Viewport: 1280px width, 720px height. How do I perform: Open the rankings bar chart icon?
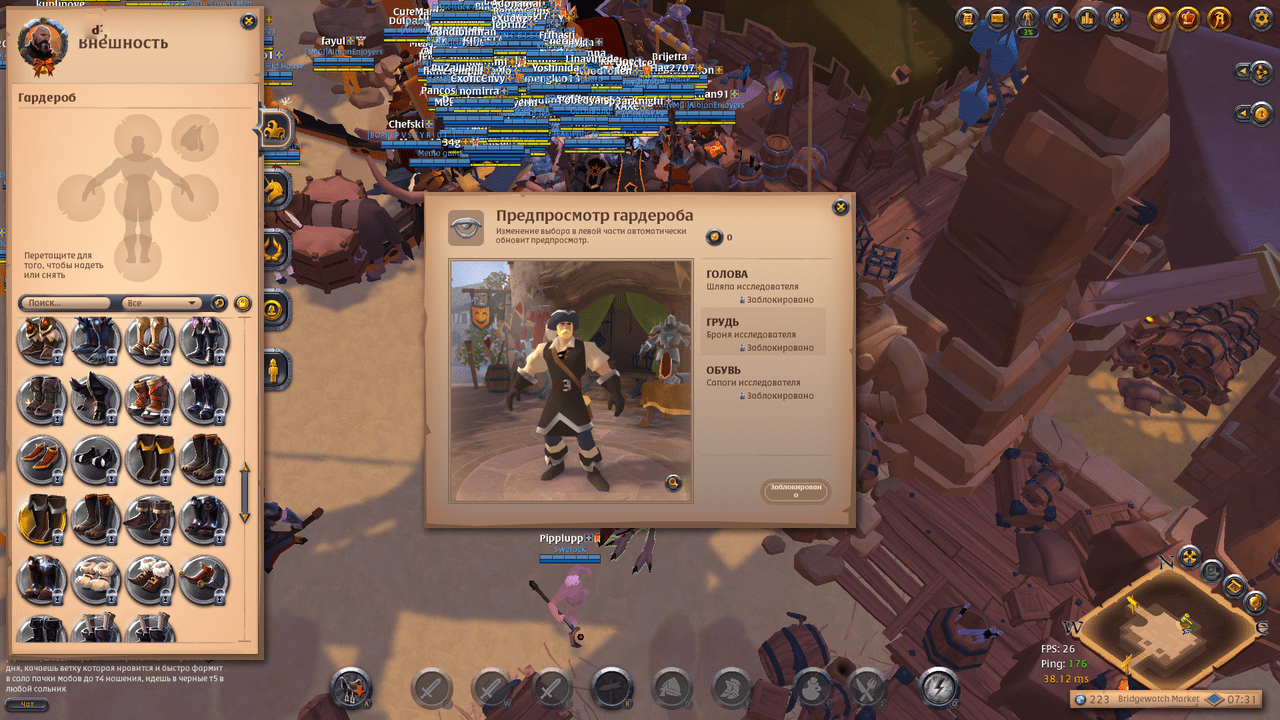pyautogui.click(x=1087, y=18)
